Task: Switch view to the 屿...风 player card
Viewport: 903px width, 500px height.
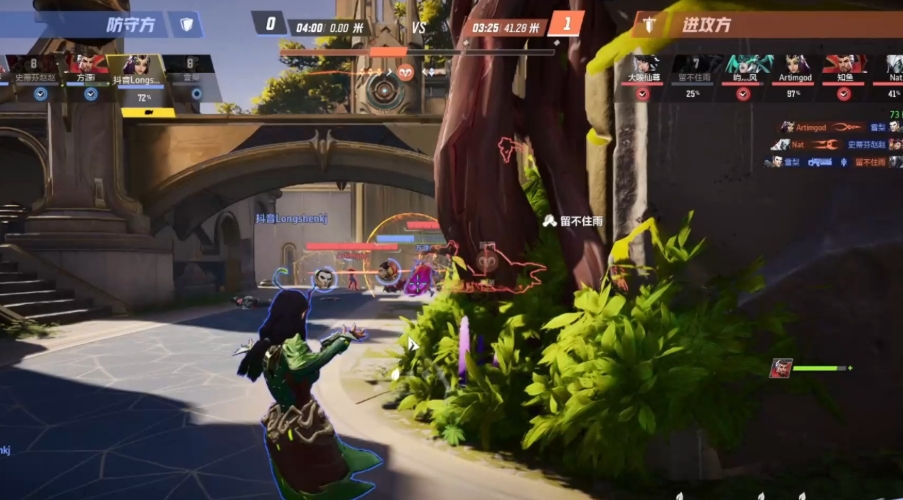Action: (745, 68)
